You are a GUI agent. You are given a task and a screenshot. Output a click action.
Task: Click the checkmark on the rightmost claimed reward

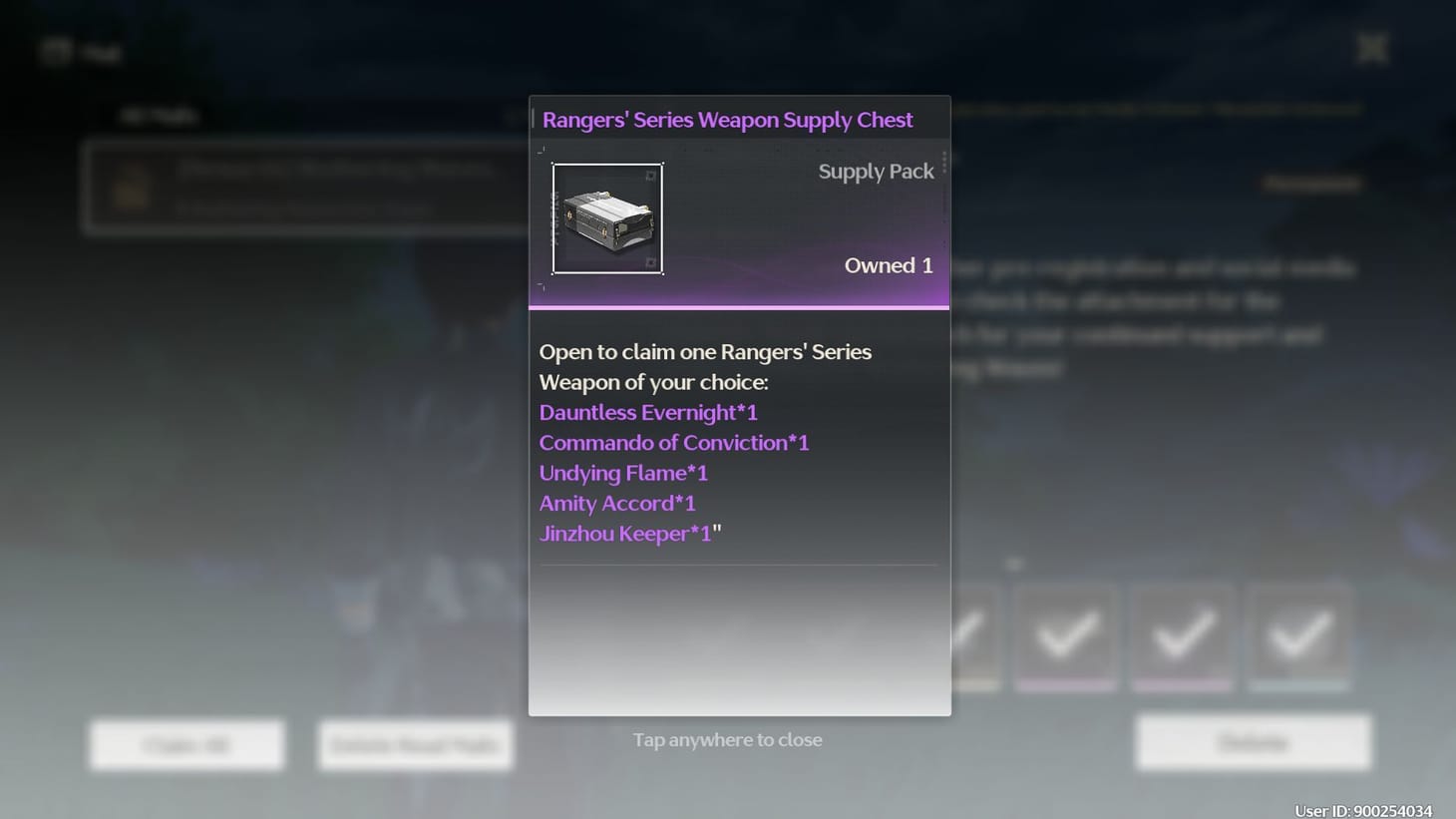[1297, 635]
